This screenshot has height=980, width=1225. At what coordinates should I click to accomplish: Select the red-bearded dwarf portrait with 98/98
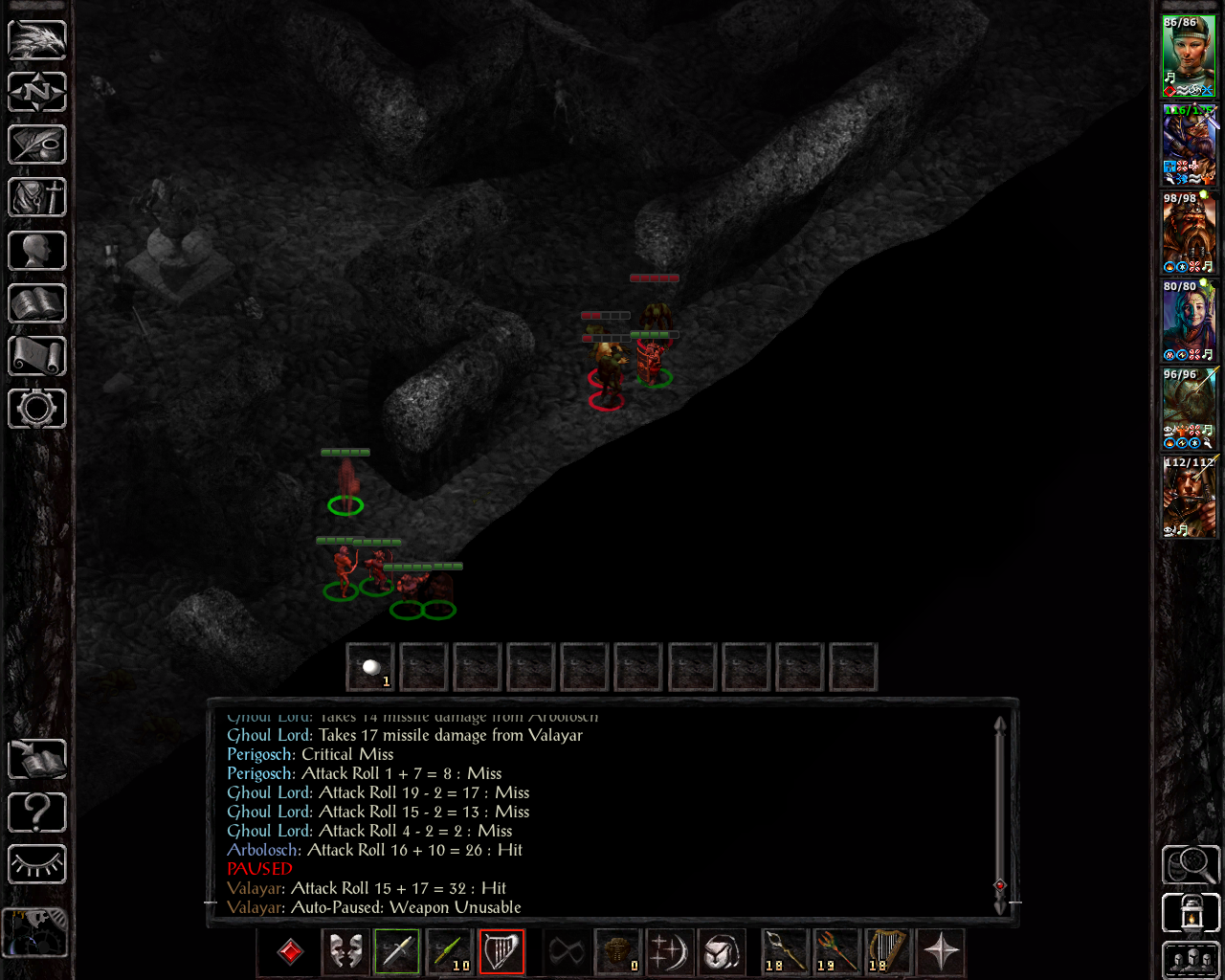[1189, 232]
